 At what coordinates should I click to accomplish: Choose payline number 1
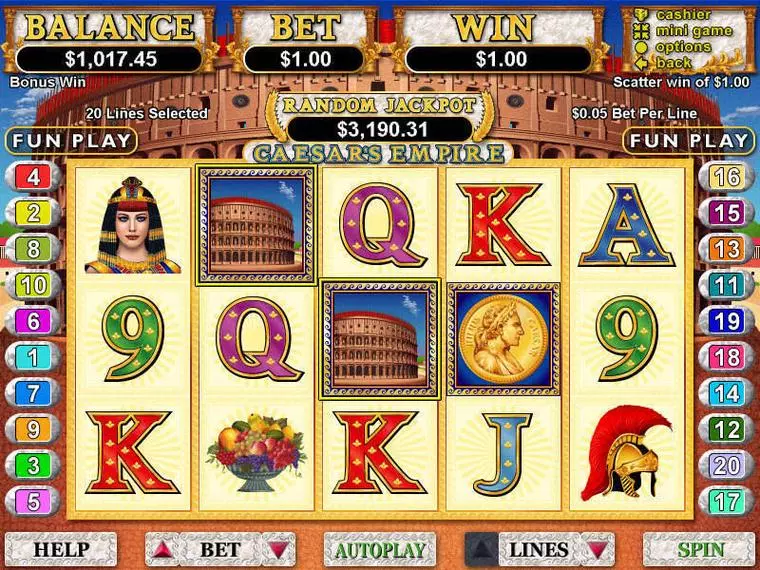click(33, 357)
